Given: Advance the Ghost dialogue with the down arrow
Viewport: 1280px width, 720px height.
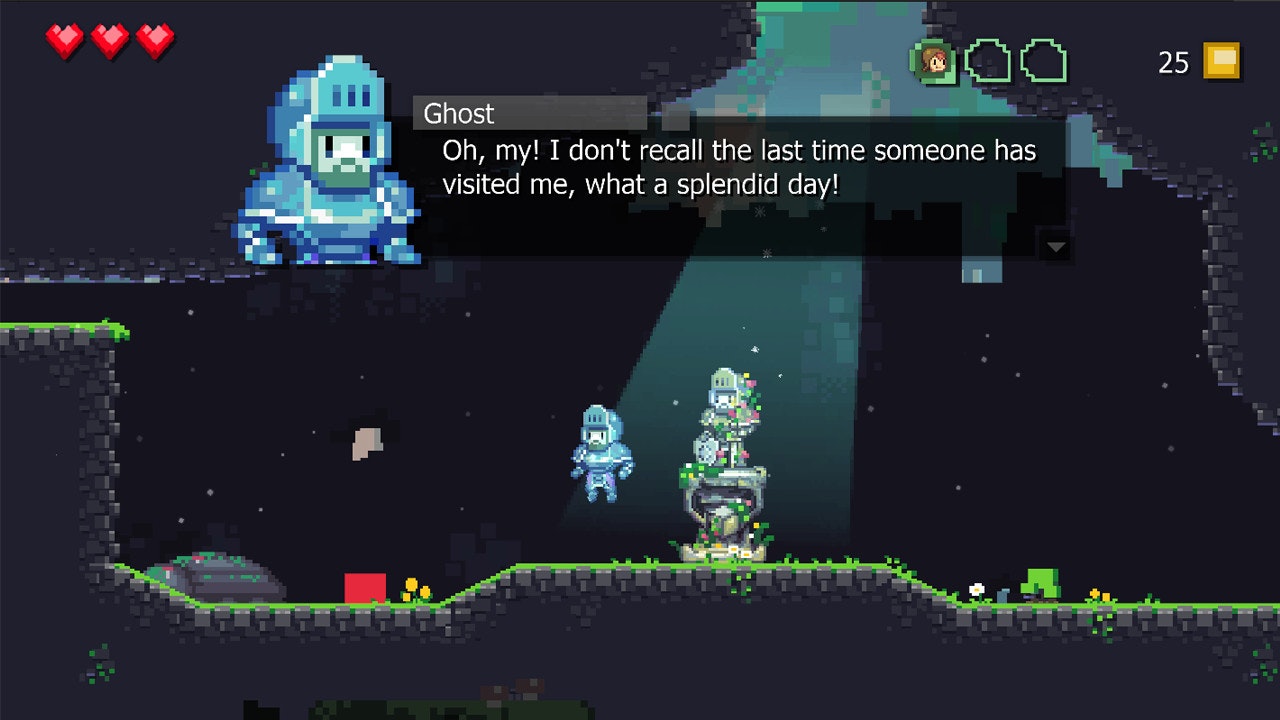Looking at the screenshot, I should [1055, 246].
